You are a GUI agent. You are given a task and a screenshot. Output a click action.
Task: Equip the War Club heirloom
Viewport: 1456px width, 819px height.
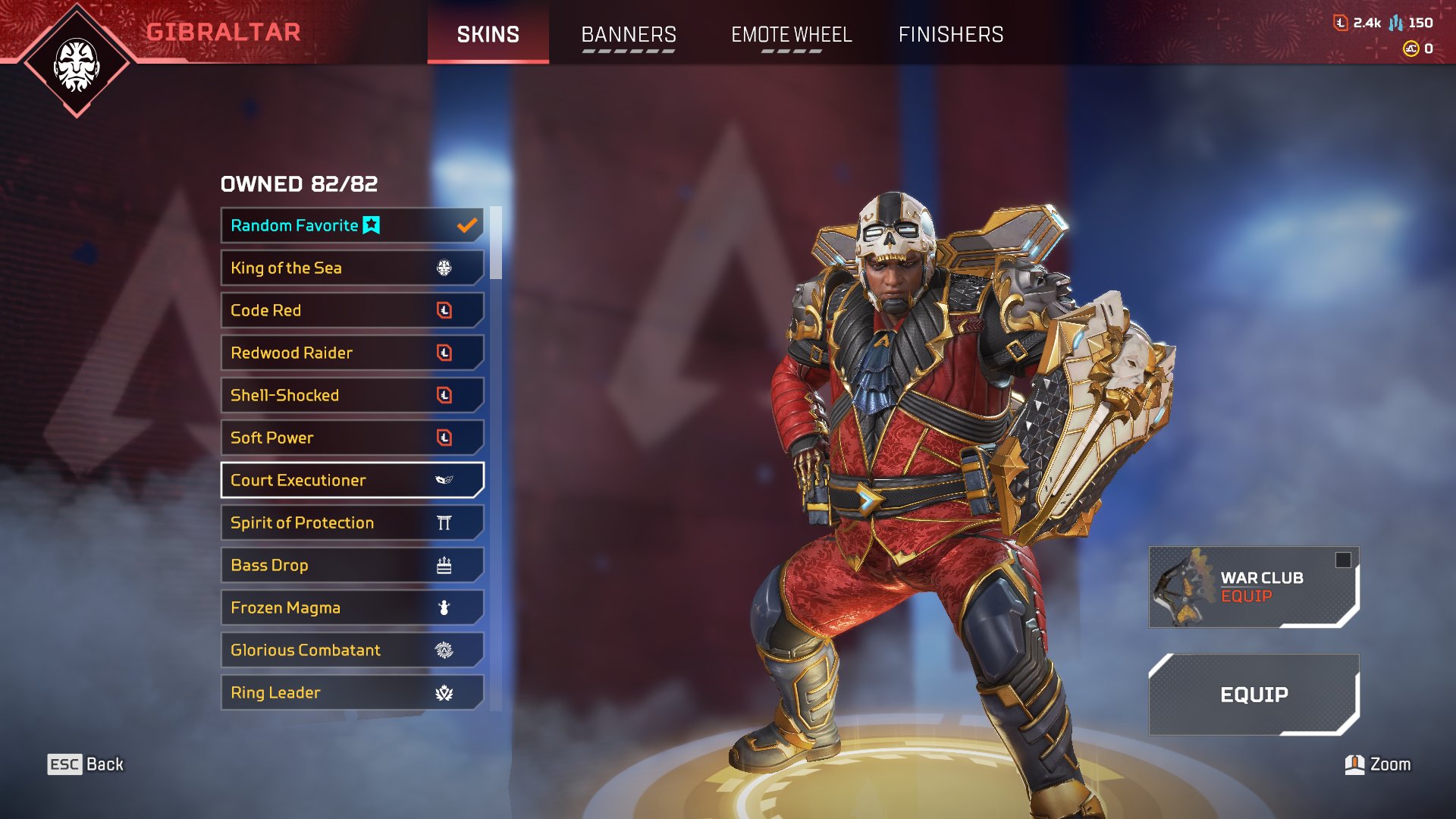click(x=1253, y=587)
